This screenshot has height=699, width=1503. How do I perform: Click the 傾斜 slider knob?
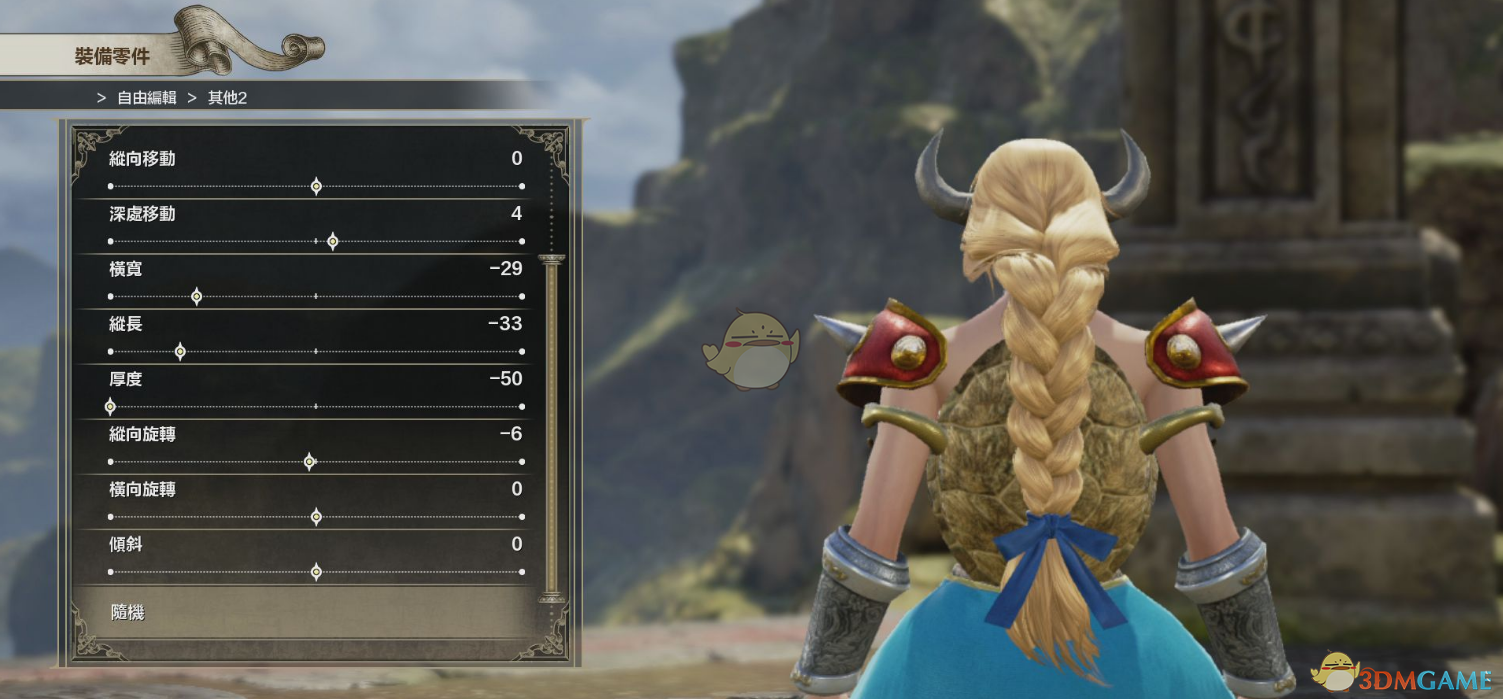316,571
